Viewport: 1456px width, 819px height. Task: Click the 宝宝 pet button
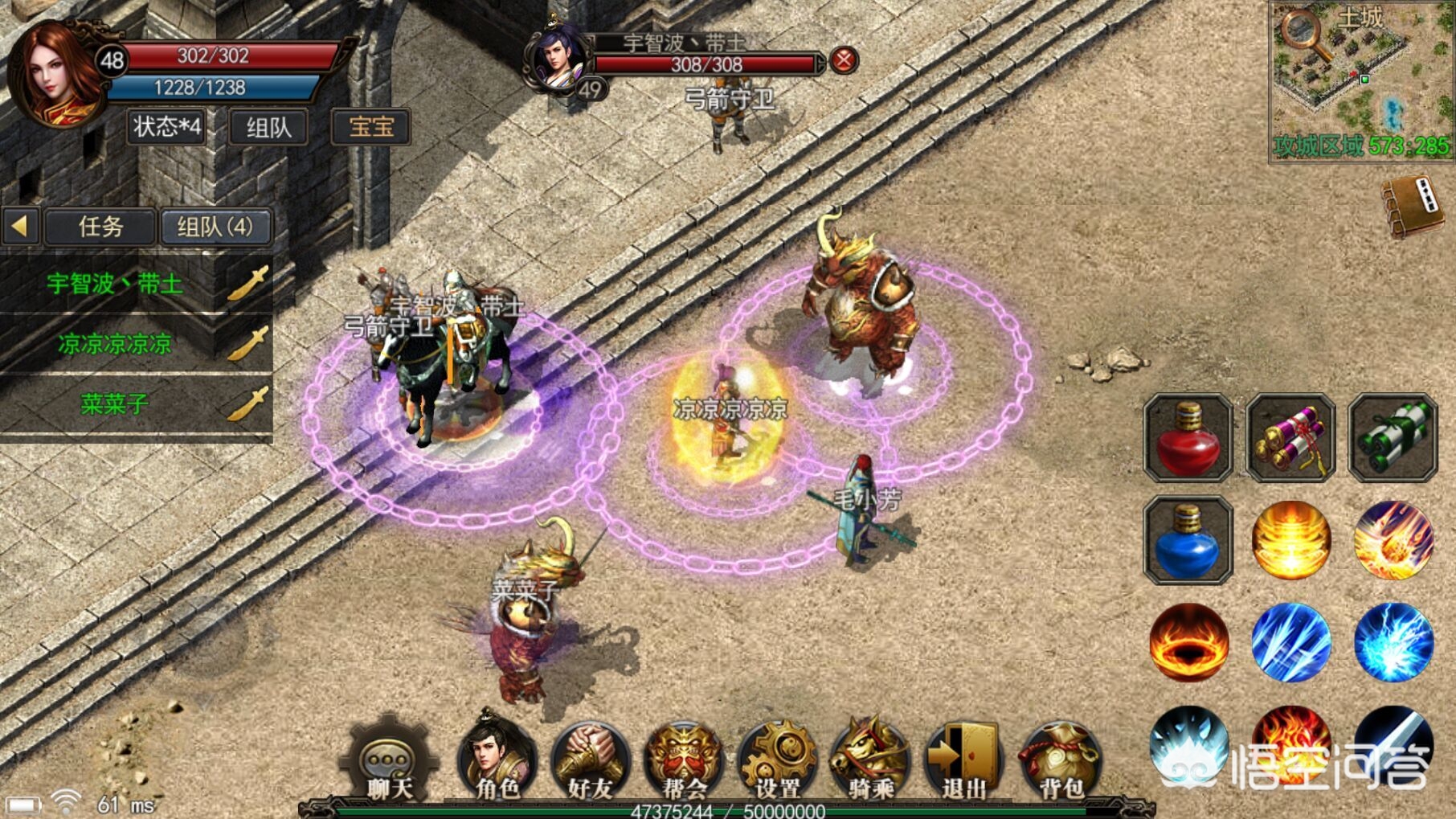coord(371,127)
